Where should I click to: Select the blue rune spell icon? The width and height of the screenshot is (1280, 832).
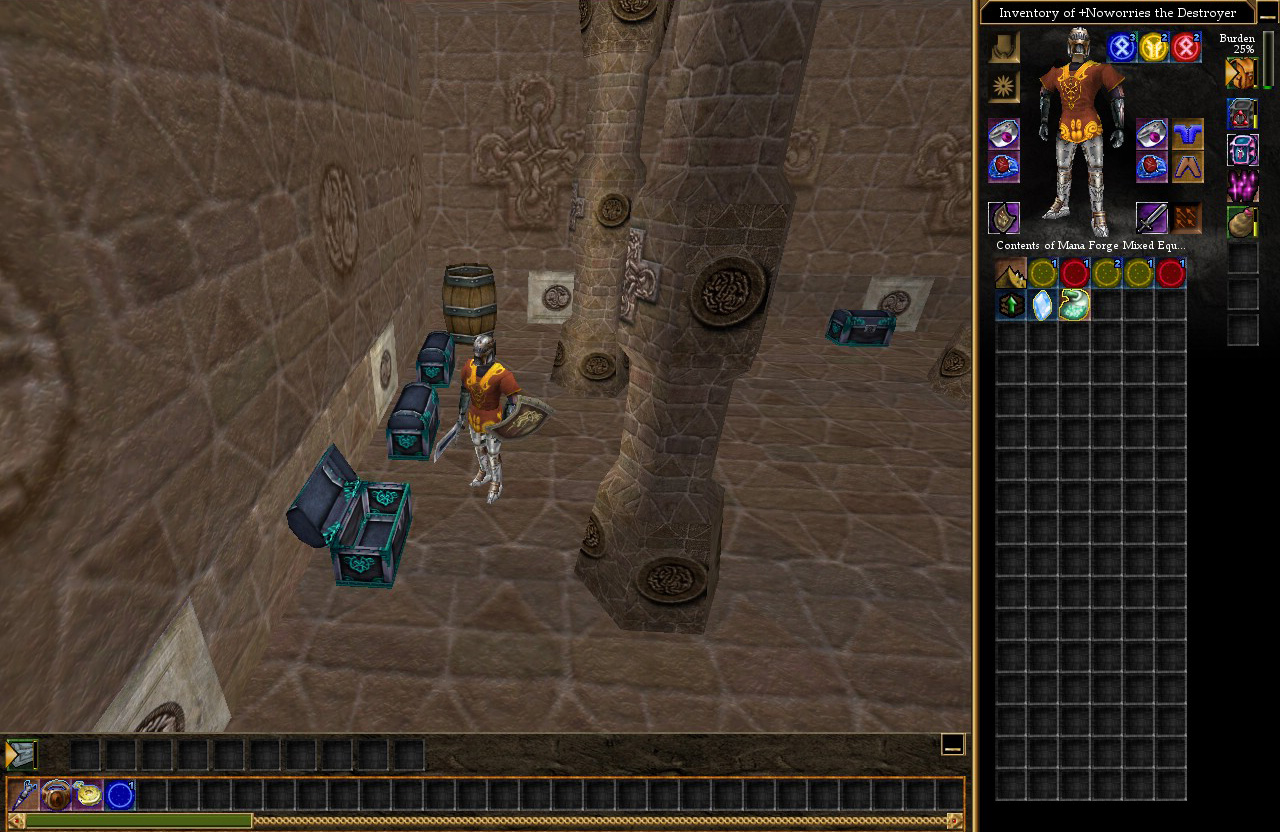(x=1122, y=47)
